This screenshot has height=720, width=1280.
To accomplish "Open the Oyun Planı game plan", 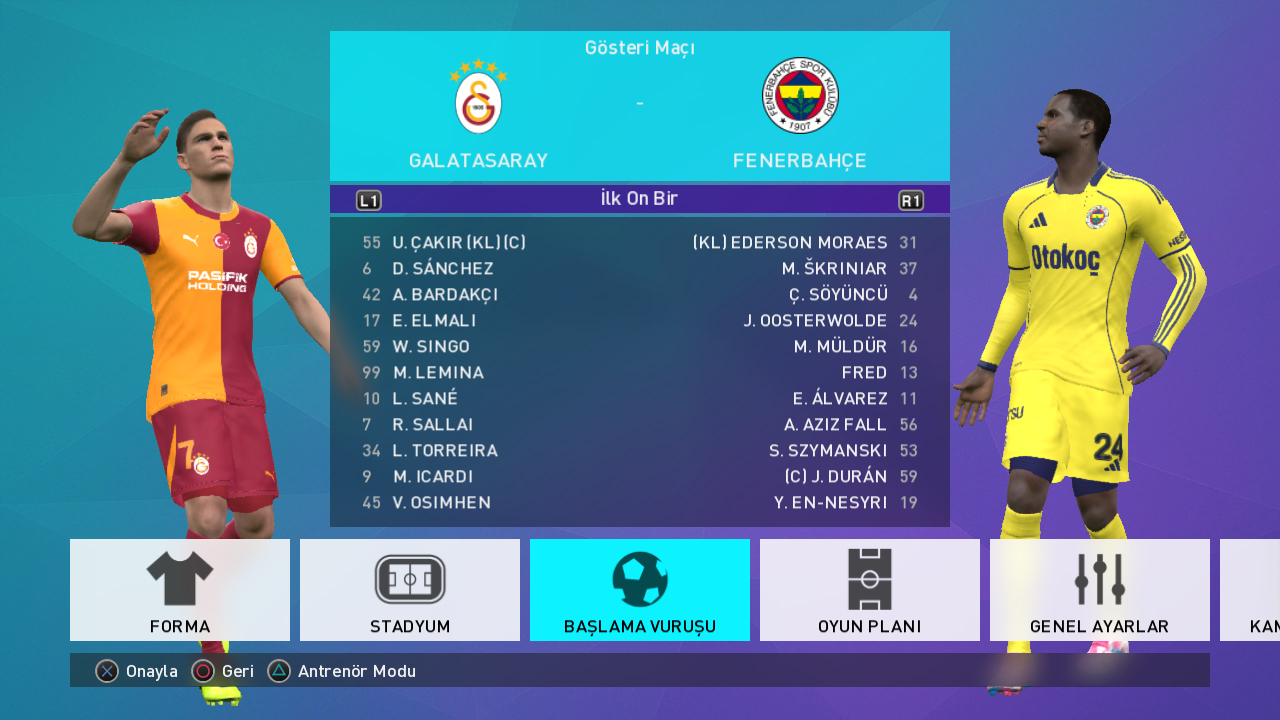I will click(x=870, y=589).
